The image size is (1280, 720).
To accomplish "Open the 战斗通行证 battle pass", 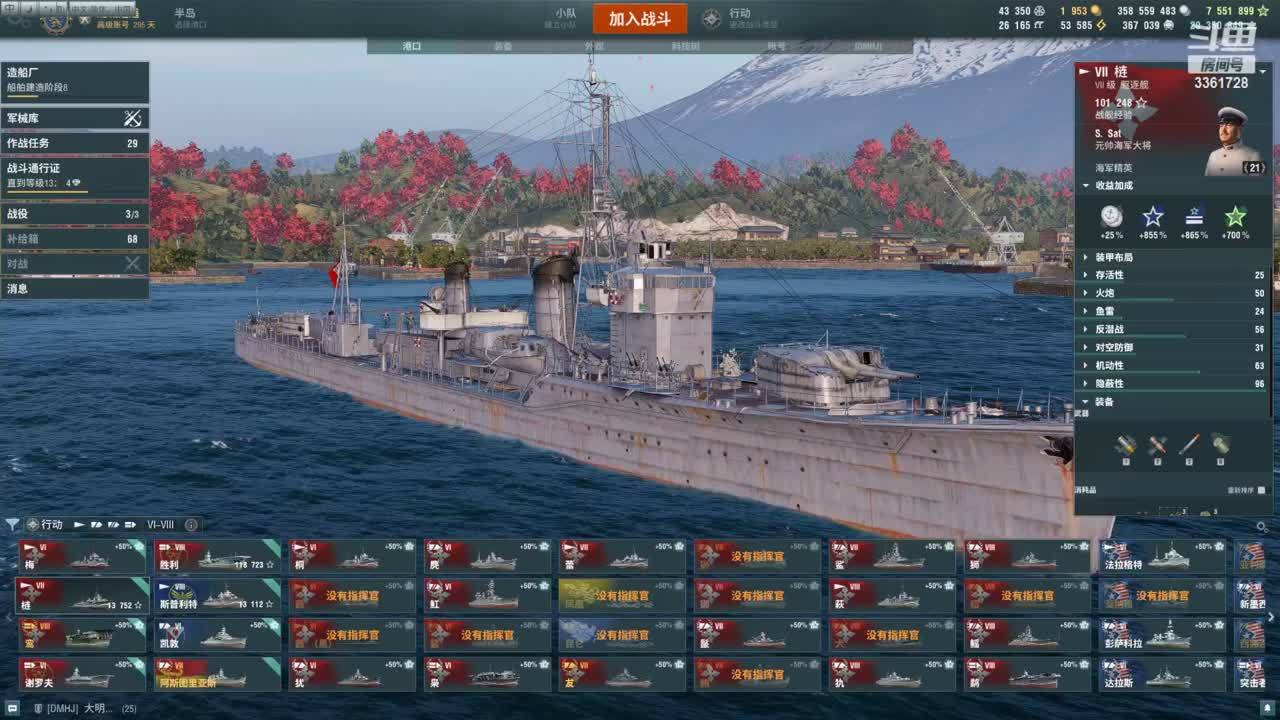I will click(x=75, y=175).
